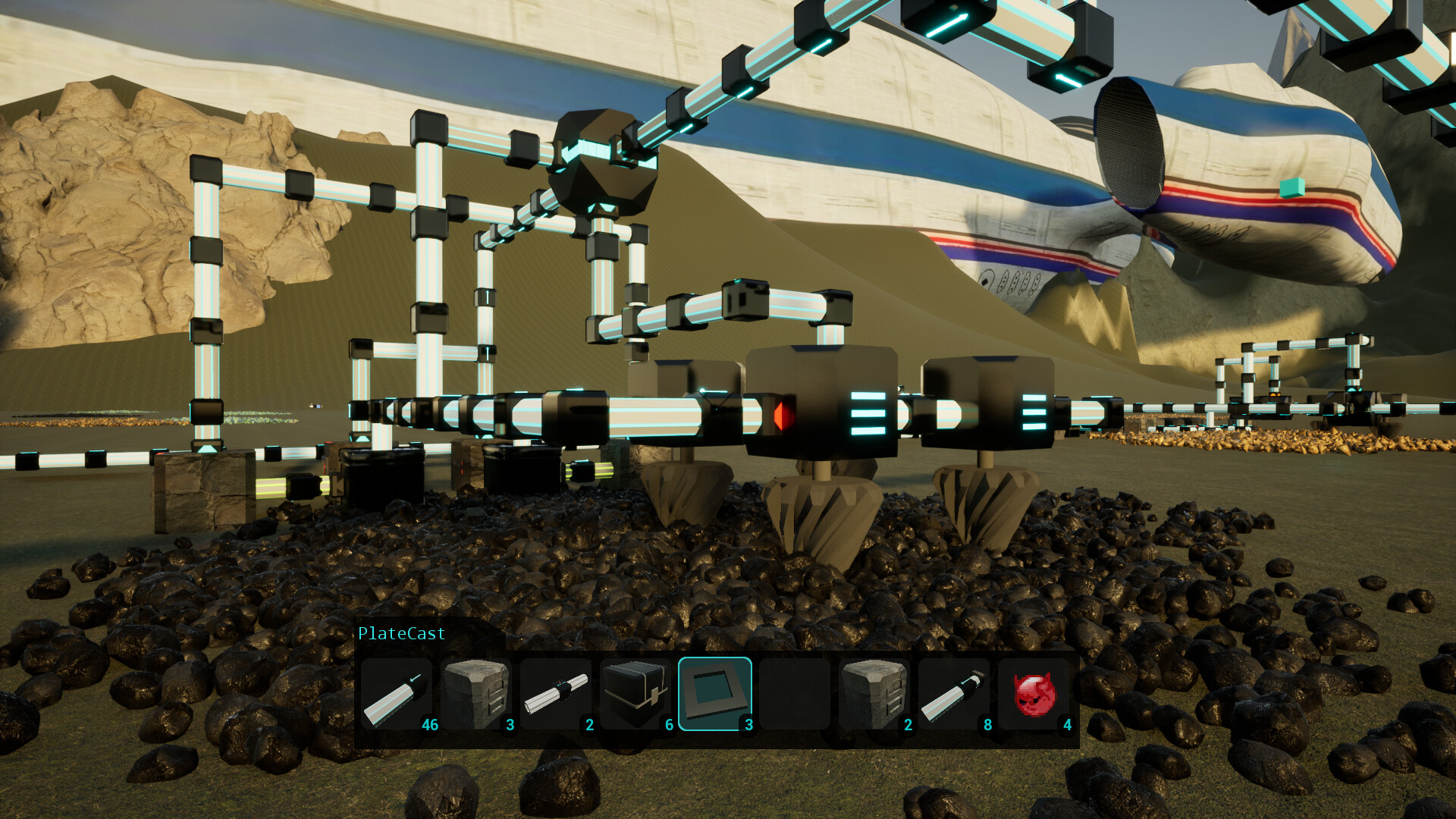Click the count badge on the devil item
This screenshot has width=1456, height=819.
tap(1067, 724)
